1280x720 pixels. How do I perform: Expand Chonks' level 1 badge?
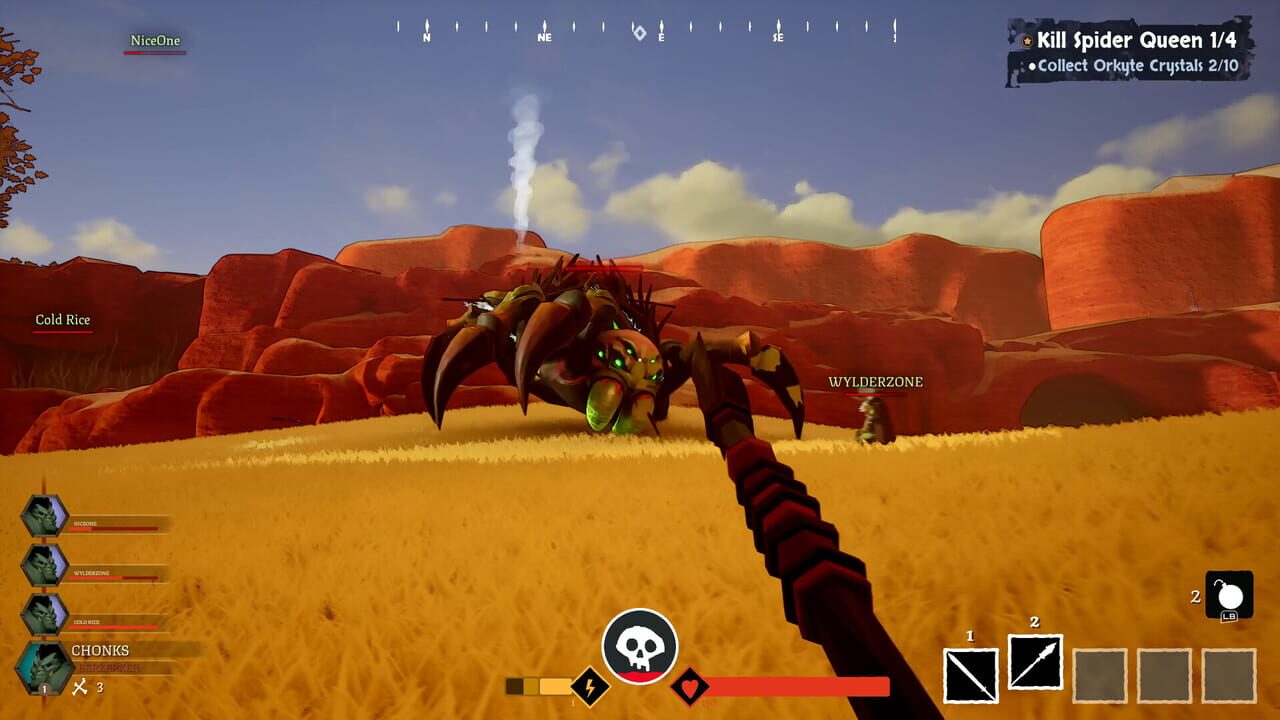44,689
